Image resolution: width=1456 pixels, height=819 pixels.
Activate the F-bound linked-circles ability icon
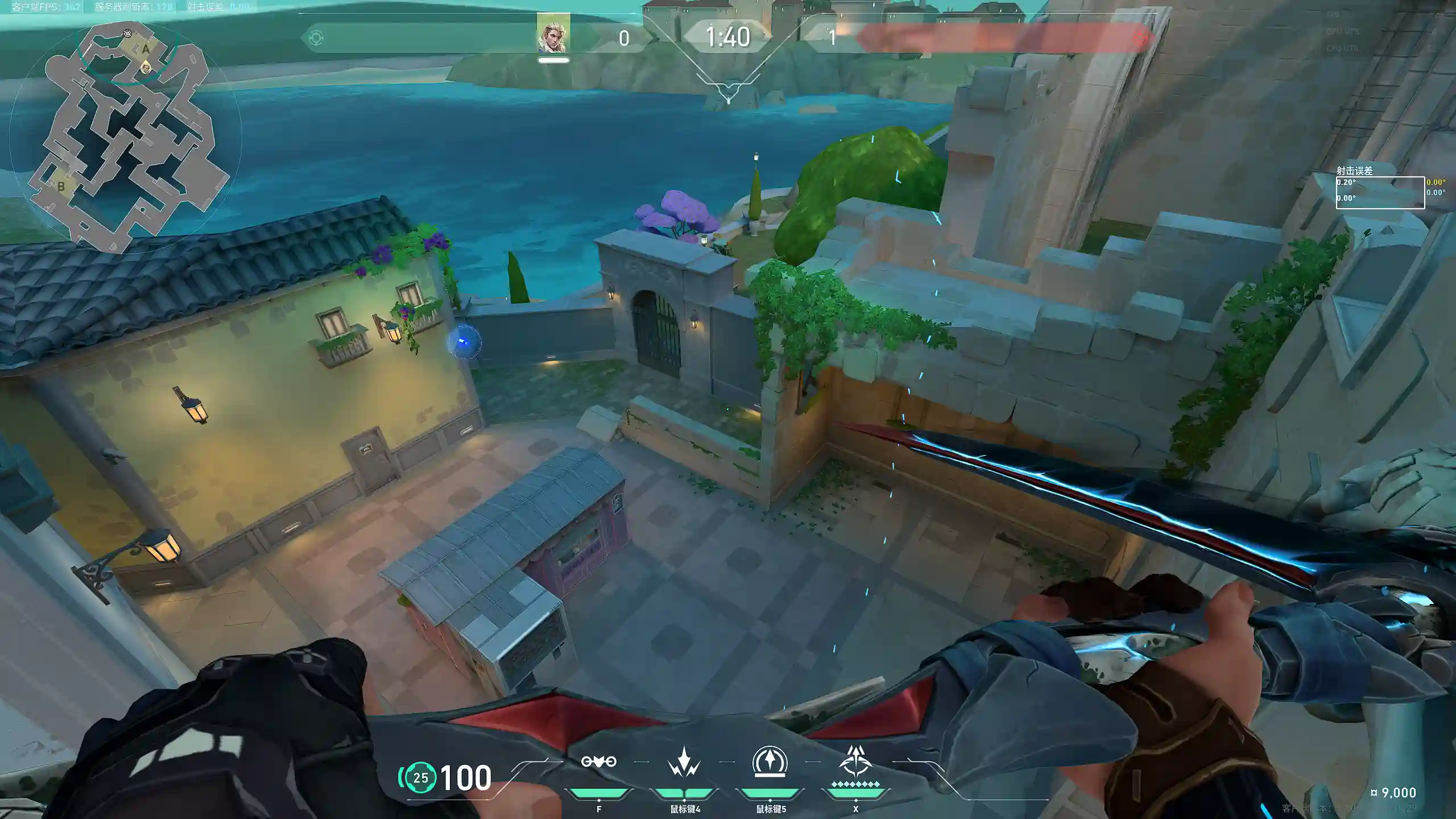coord(598,762)
